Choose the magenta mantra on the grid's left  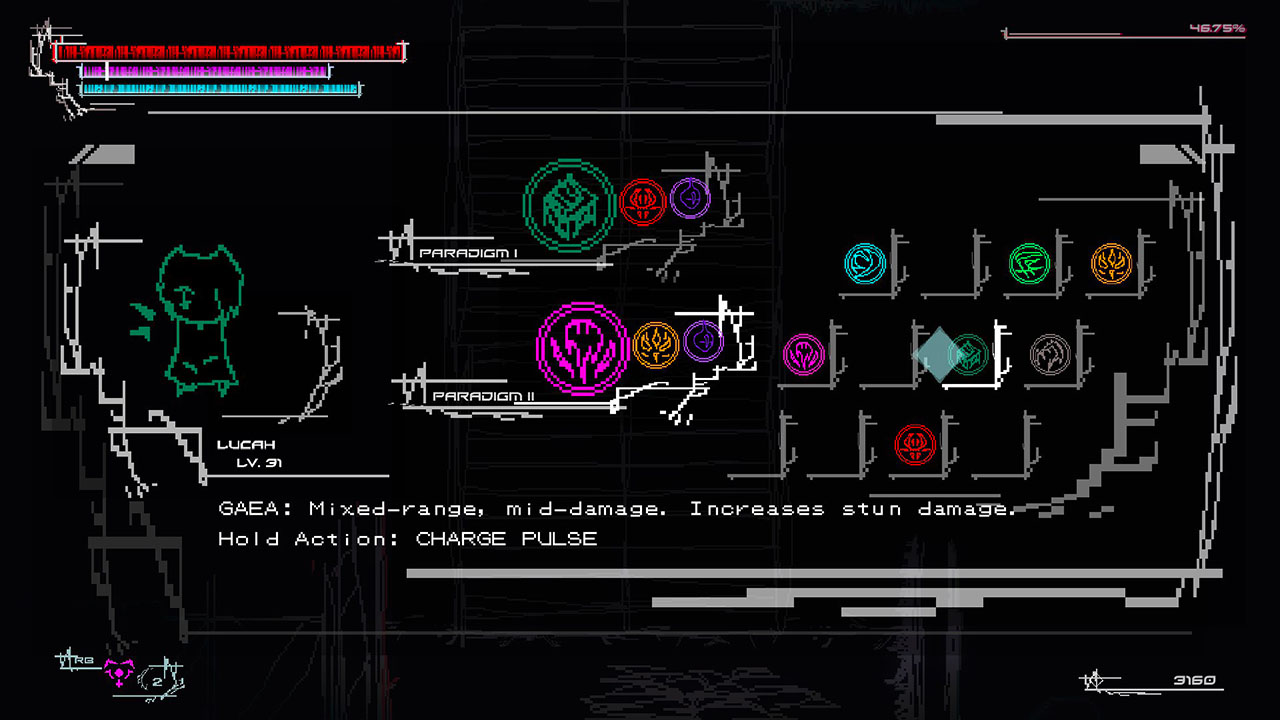click(x=806, y=352)
